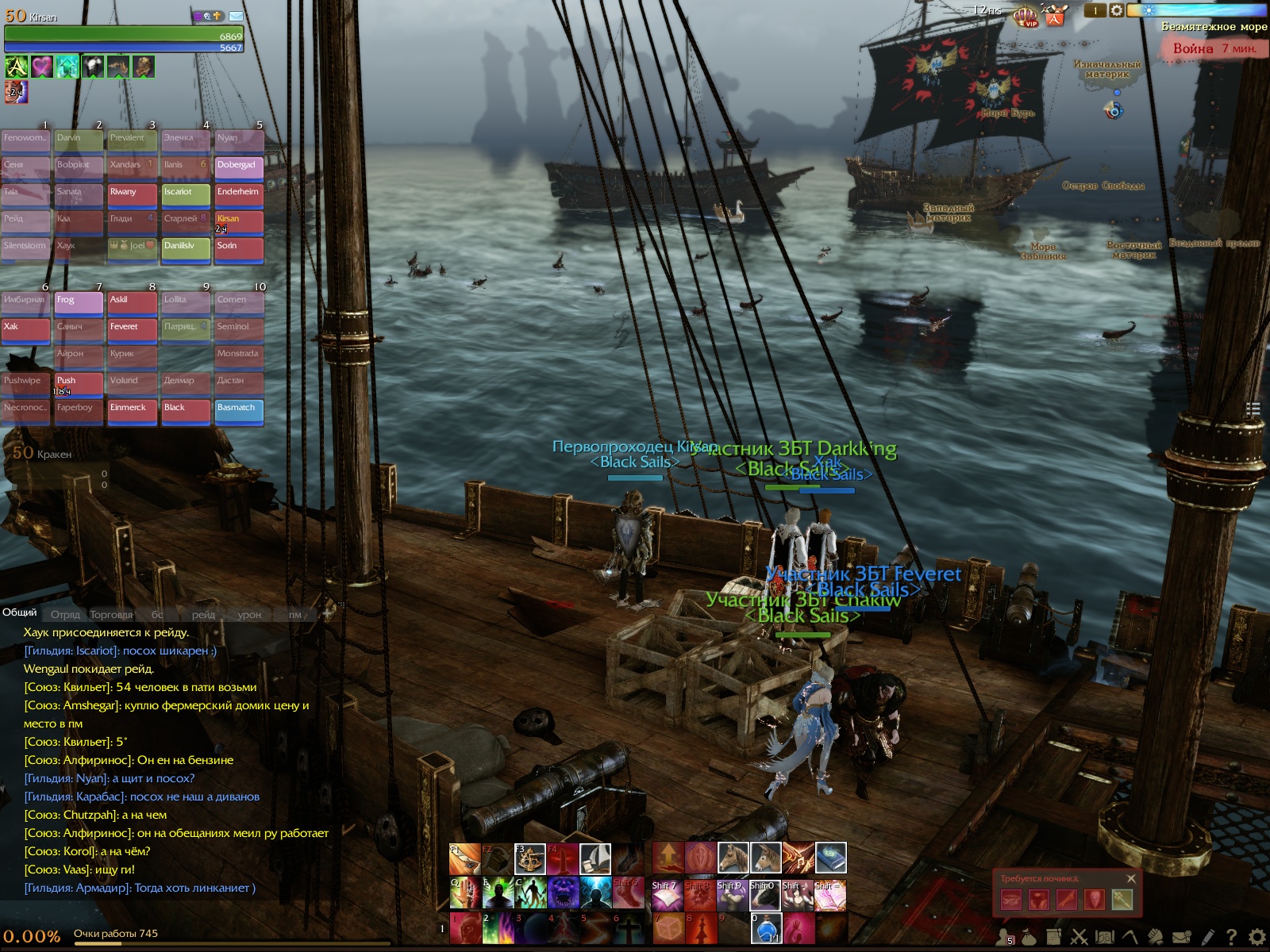The height and width of the screenshot is (952, 1270).
Task: Select the damaged shield repair slot
Action: (x=1094, y=900)
